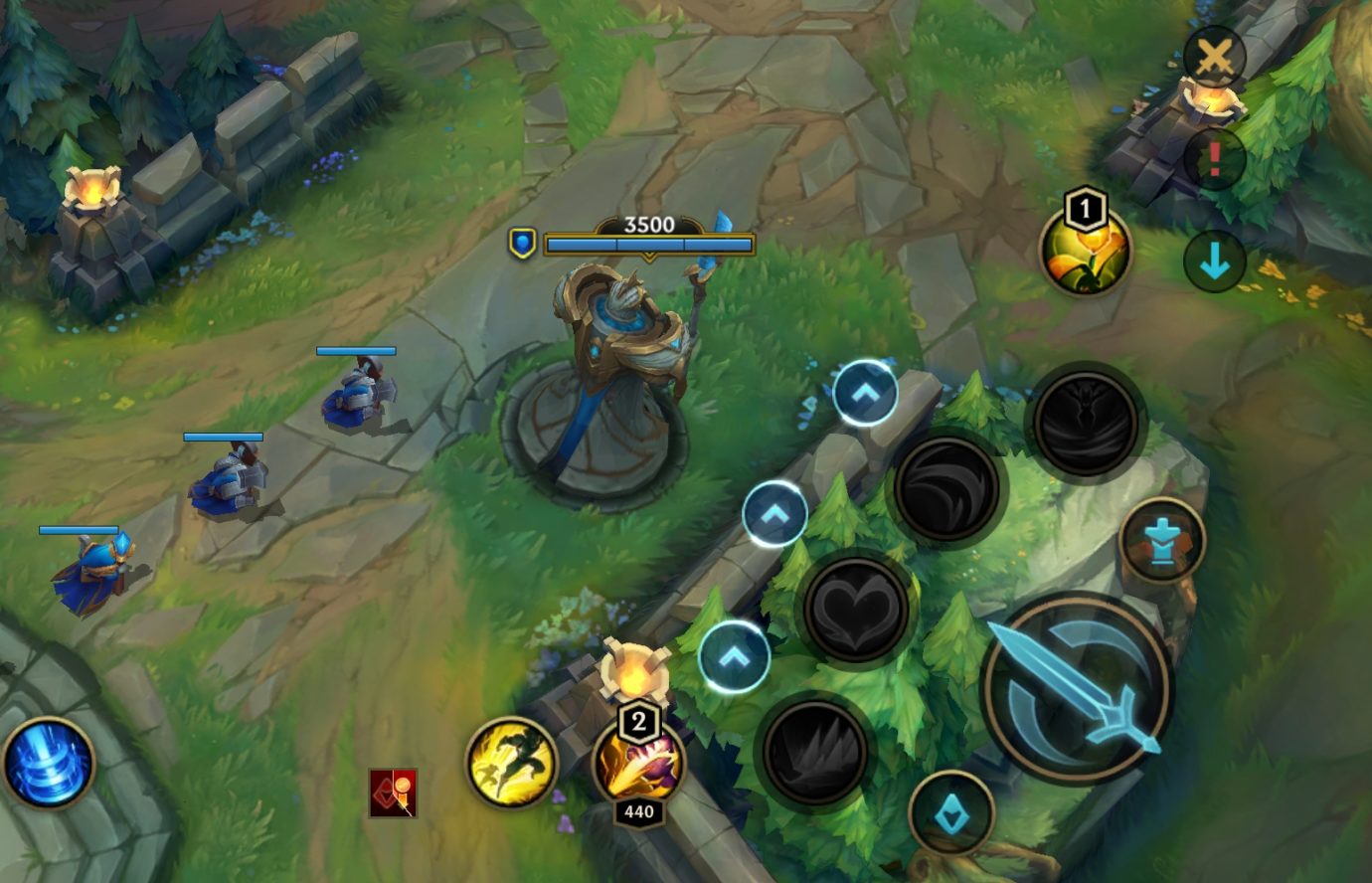The width and height of the screenshot is (1372, 883).
Task: Tap the red item icon beside the spell bar
Action: coord(395,791)
